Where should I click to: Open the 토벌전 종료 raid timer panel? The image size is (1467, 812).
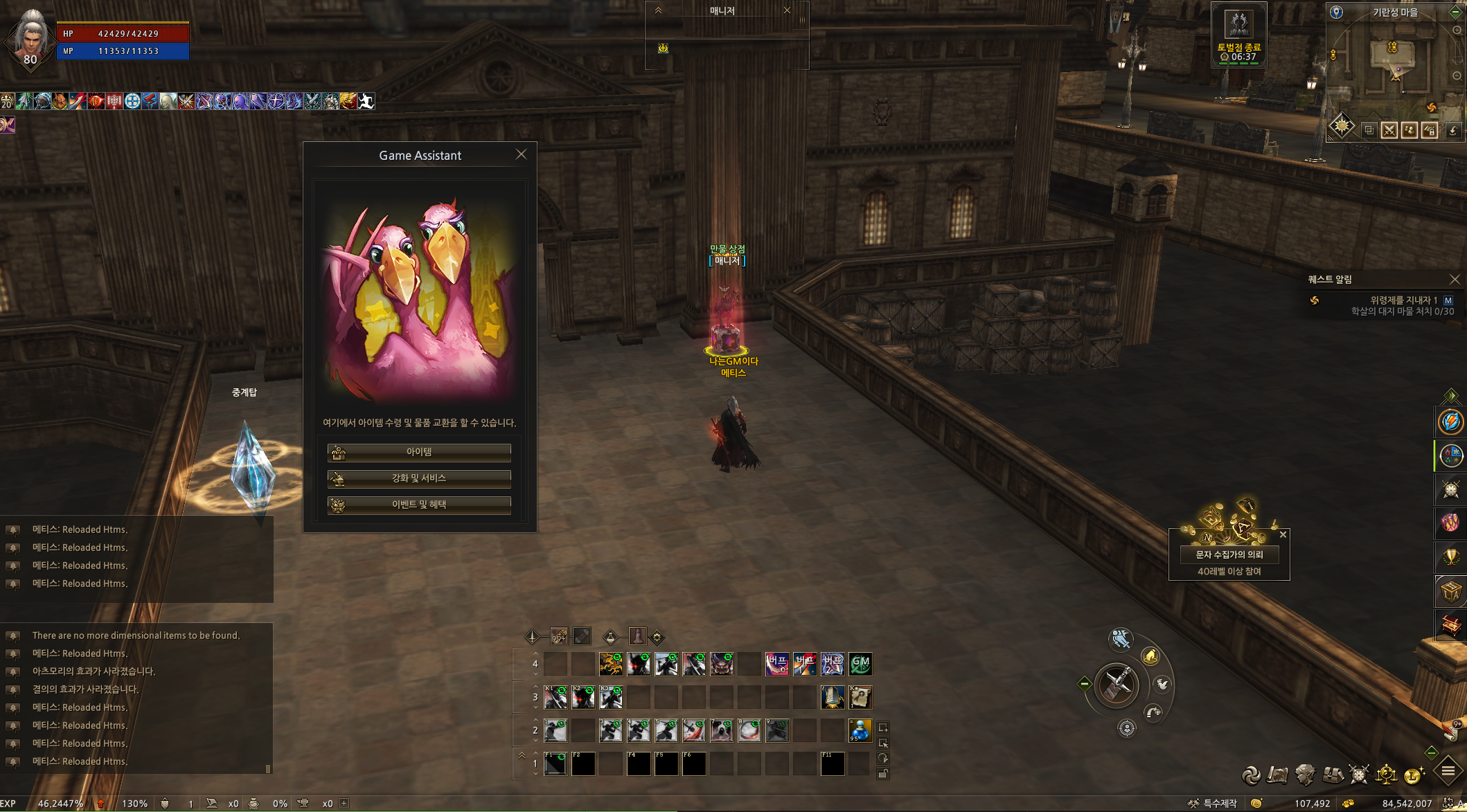point(1239,35)
